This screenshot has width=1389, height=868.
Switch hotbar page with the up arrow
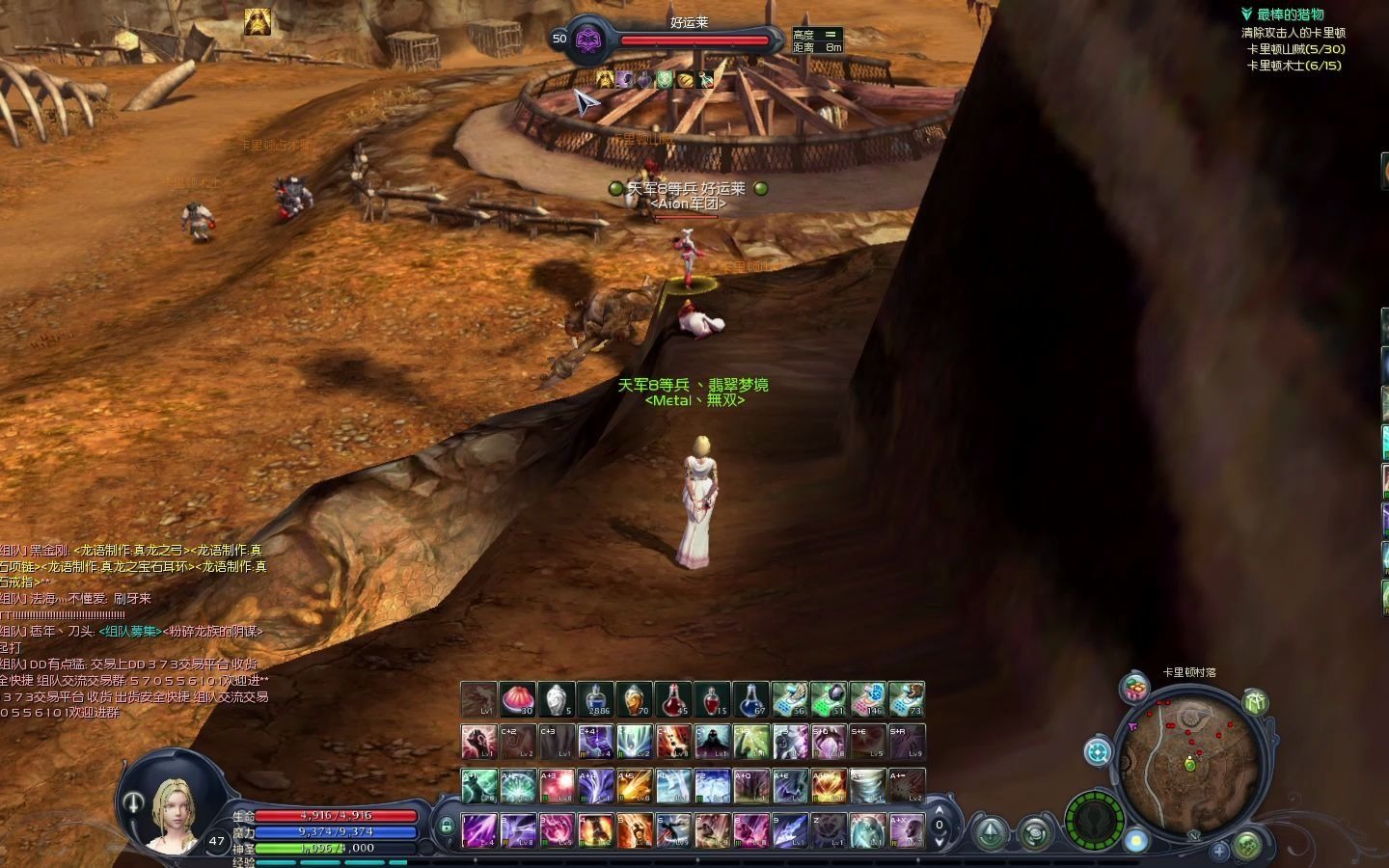940,812
